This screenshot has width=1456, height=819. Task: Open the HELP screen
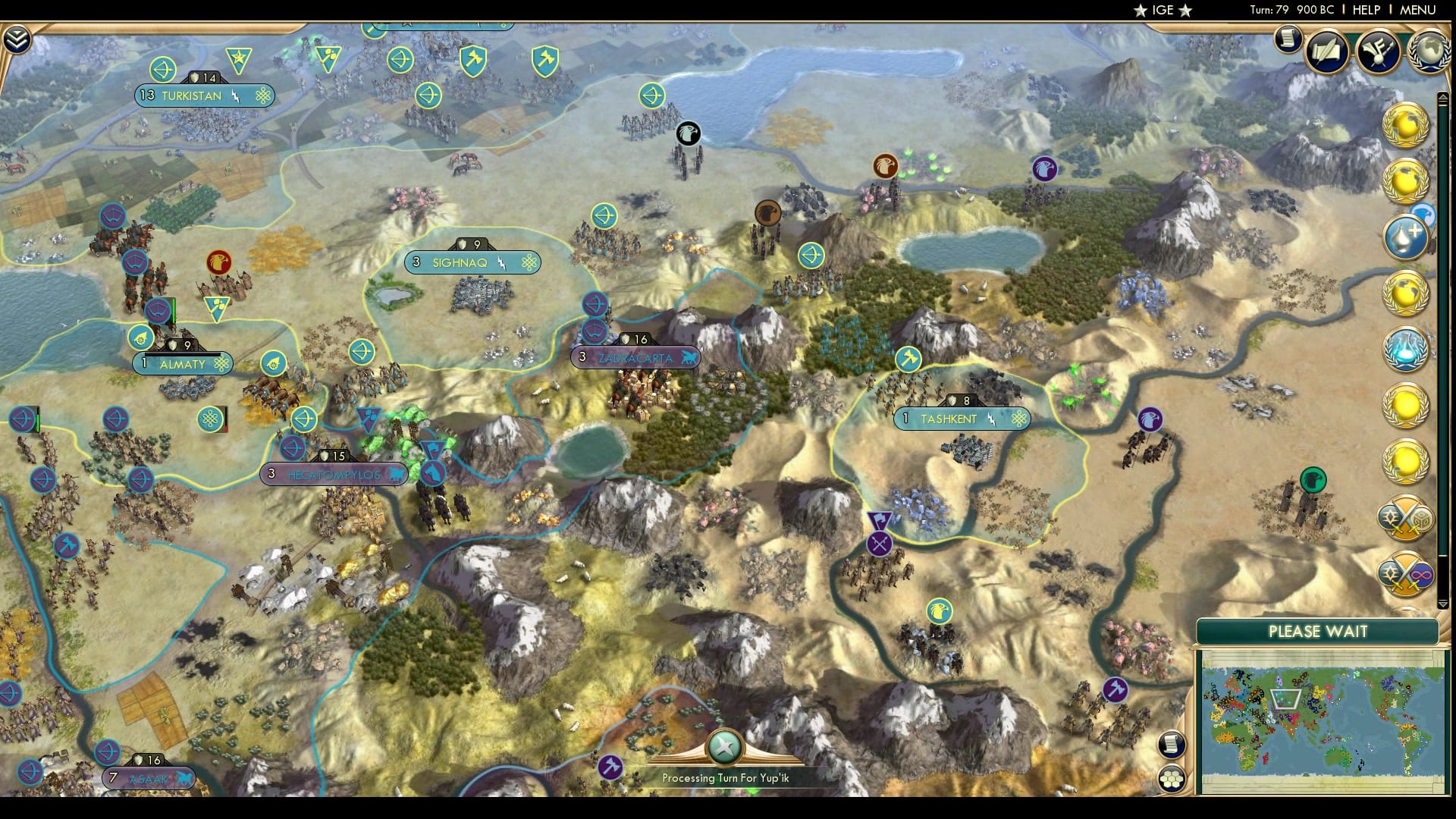point(1365,11)
